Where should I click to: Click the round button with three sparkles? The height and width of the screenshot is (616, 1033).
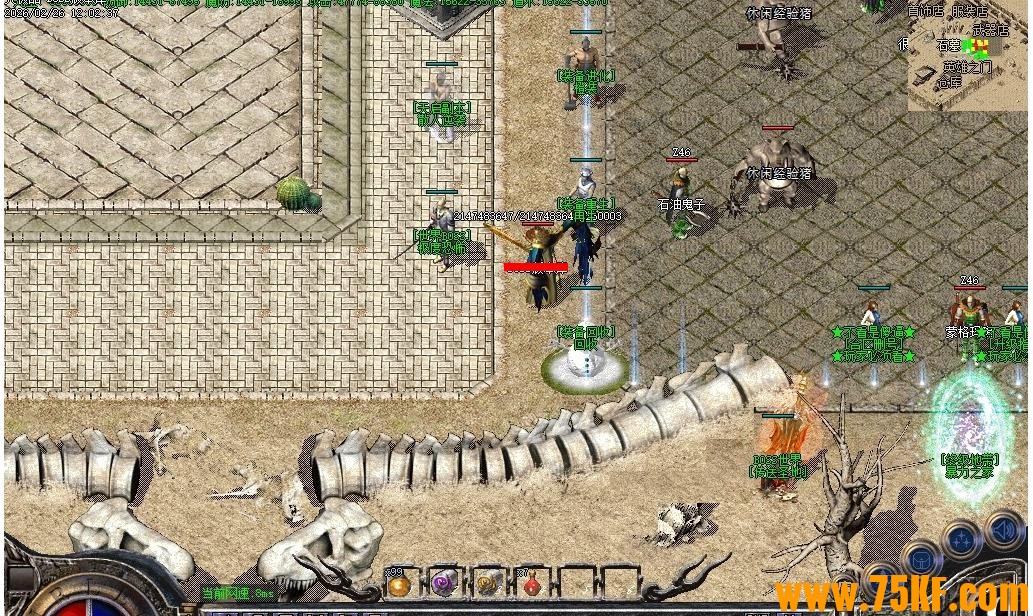point(961,541)
